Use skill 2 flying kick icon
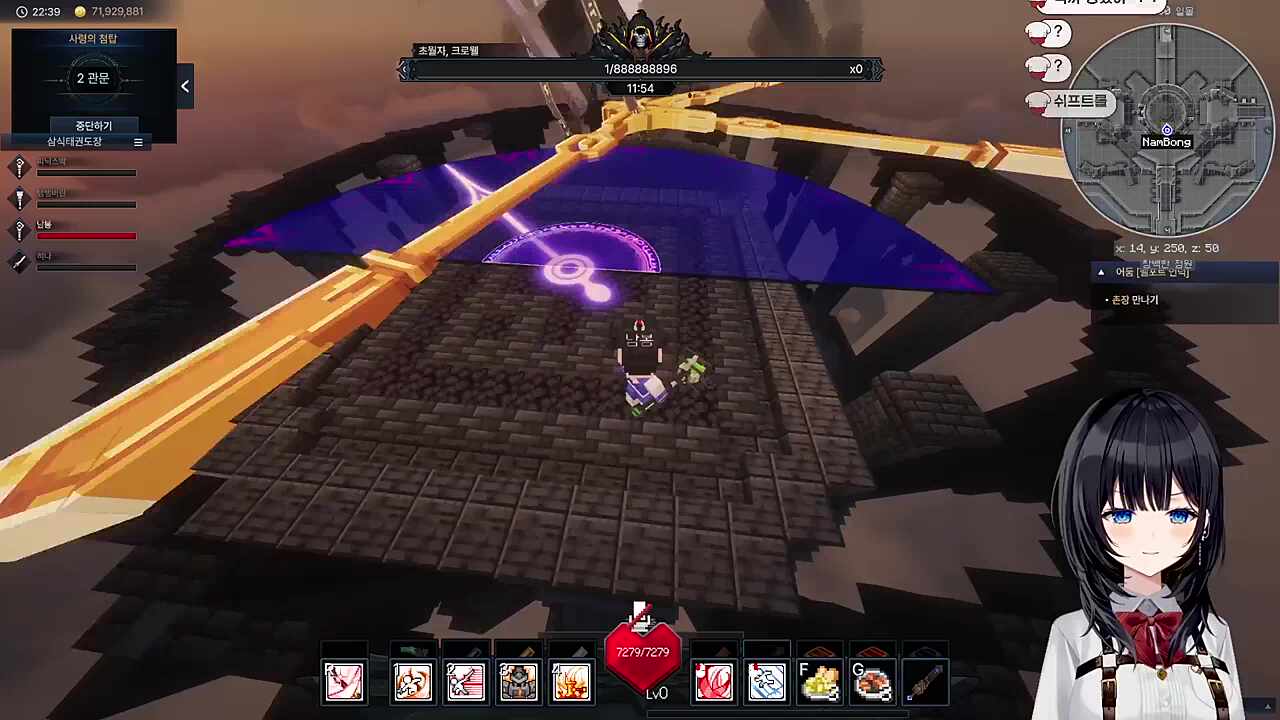1280x720 pixels. click(x=465, y=682)
